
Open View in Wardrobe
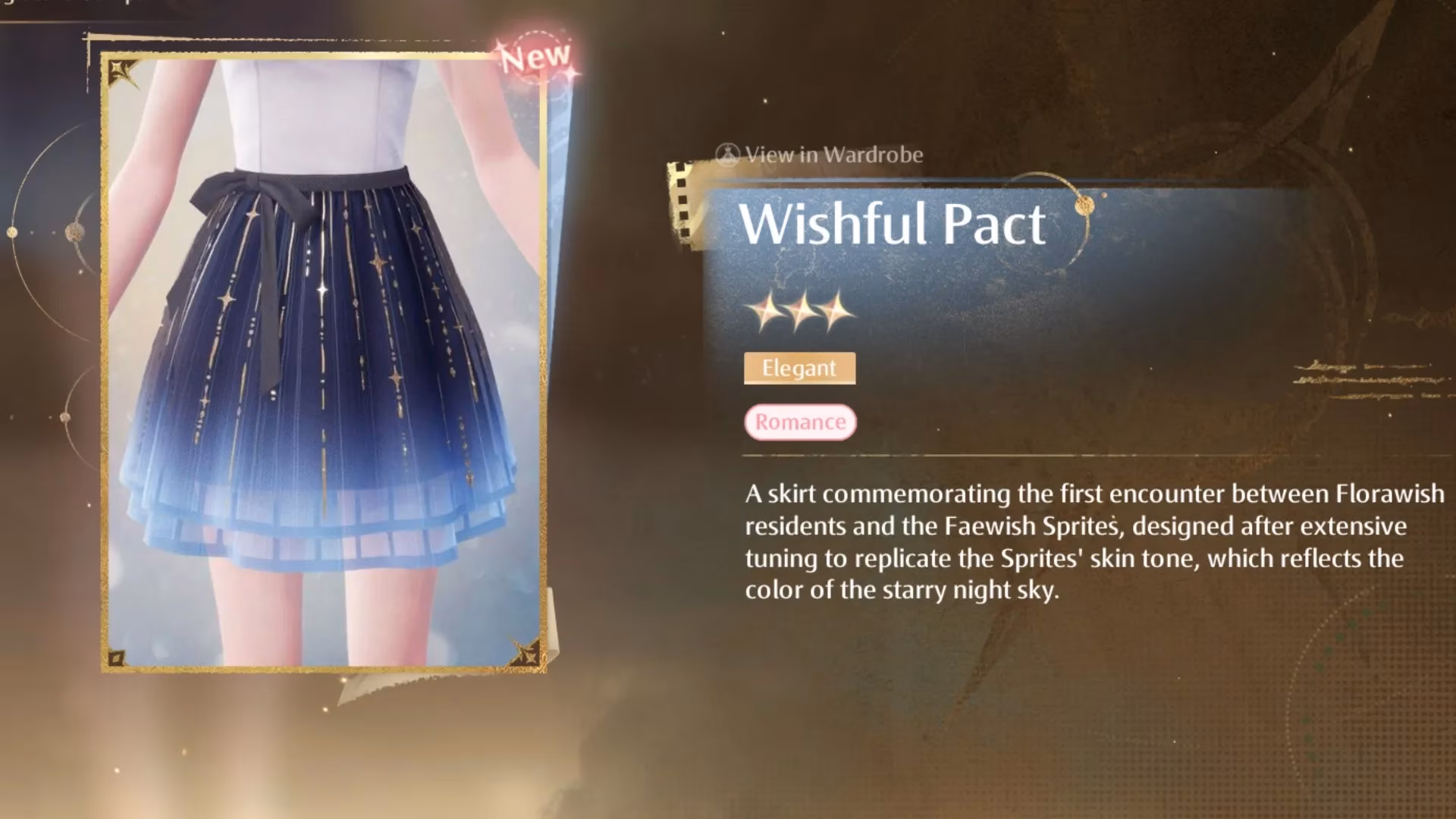pos(820,155)
